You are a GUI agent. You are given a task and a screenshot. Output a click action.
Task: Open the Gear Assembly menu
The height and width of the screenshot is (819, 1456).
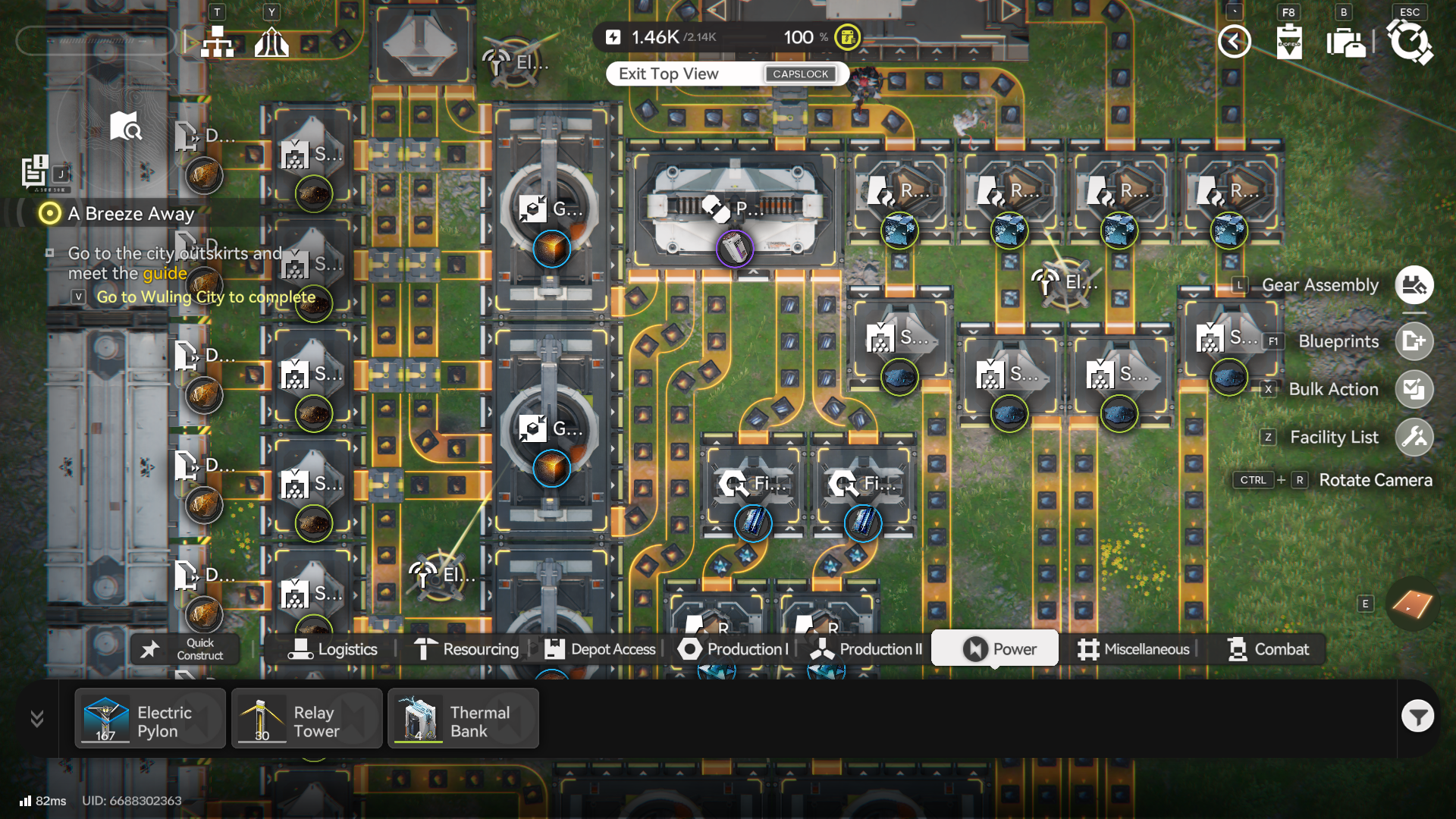(x=1414, y=285)
